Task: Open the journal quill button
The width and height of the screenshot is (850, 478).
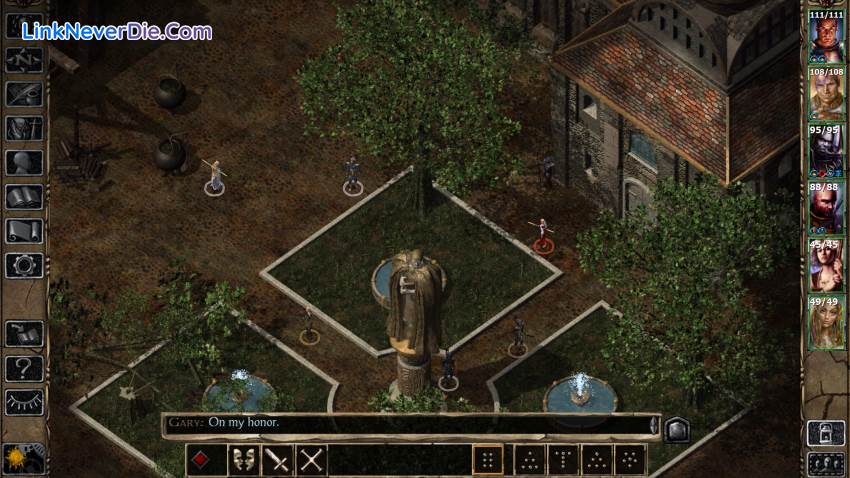Action: coord(23,94)
